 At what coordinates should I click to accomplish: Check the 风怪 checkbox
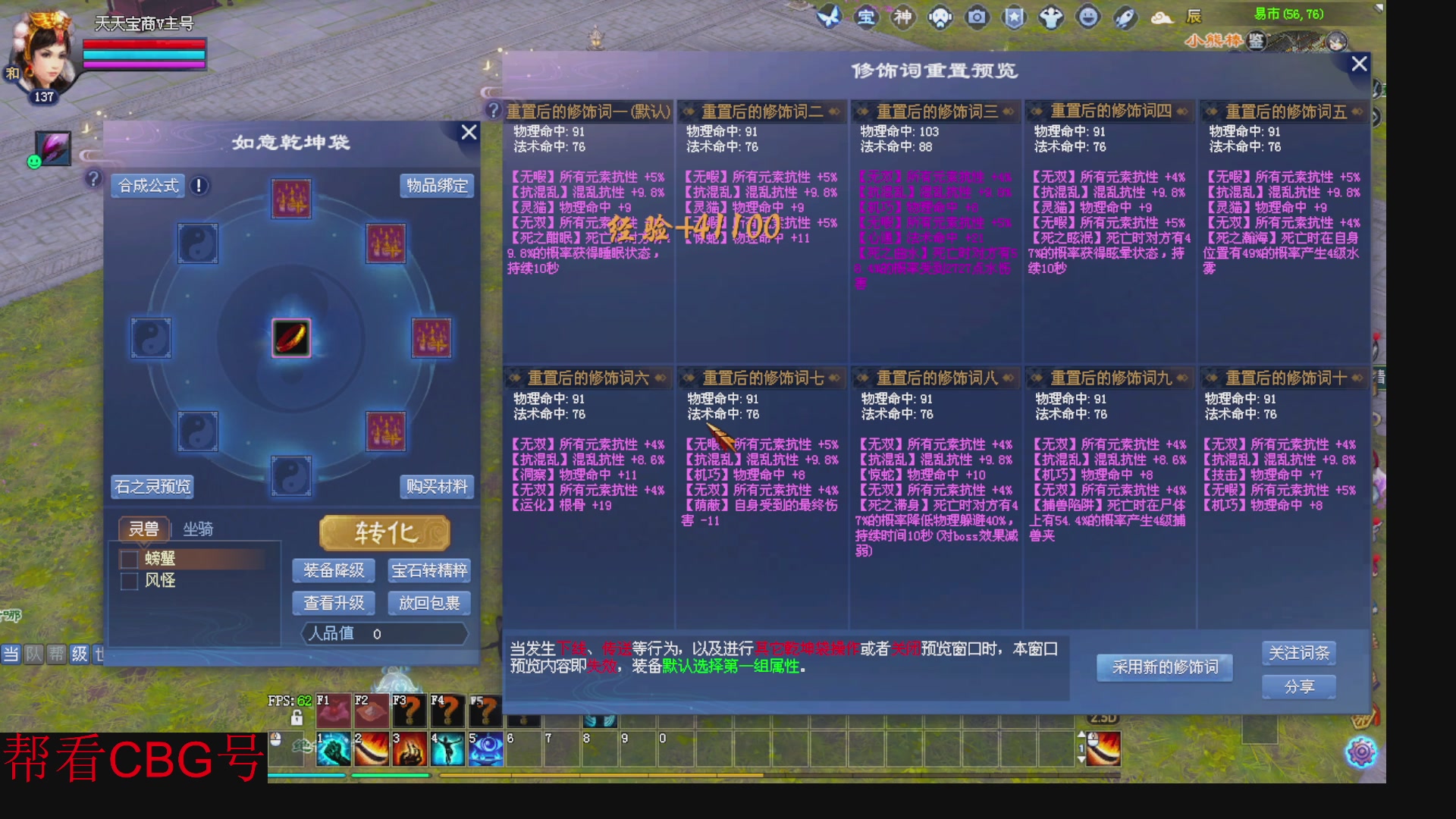point(129,581)
